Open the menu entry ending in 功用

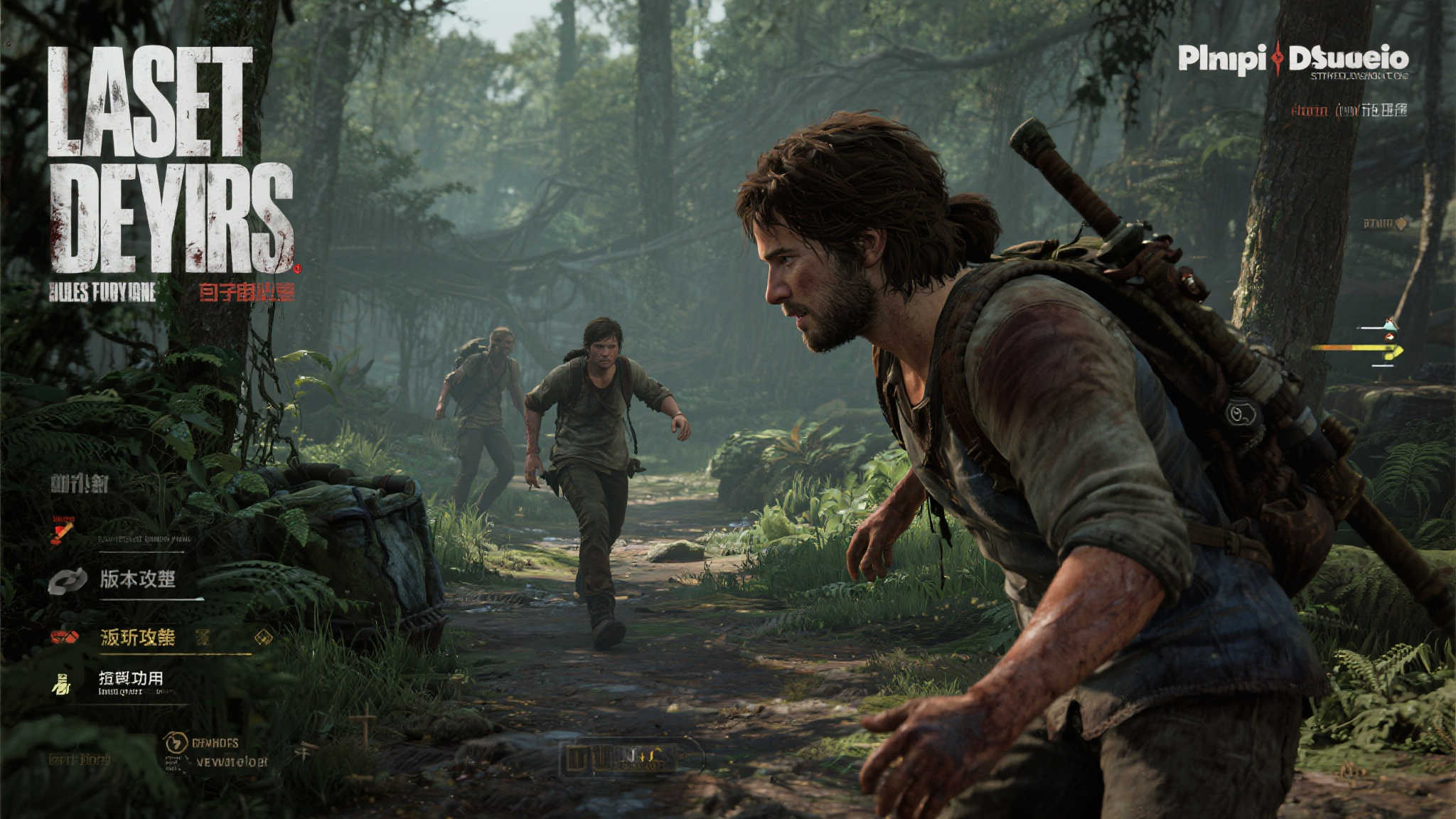(131, 678)
